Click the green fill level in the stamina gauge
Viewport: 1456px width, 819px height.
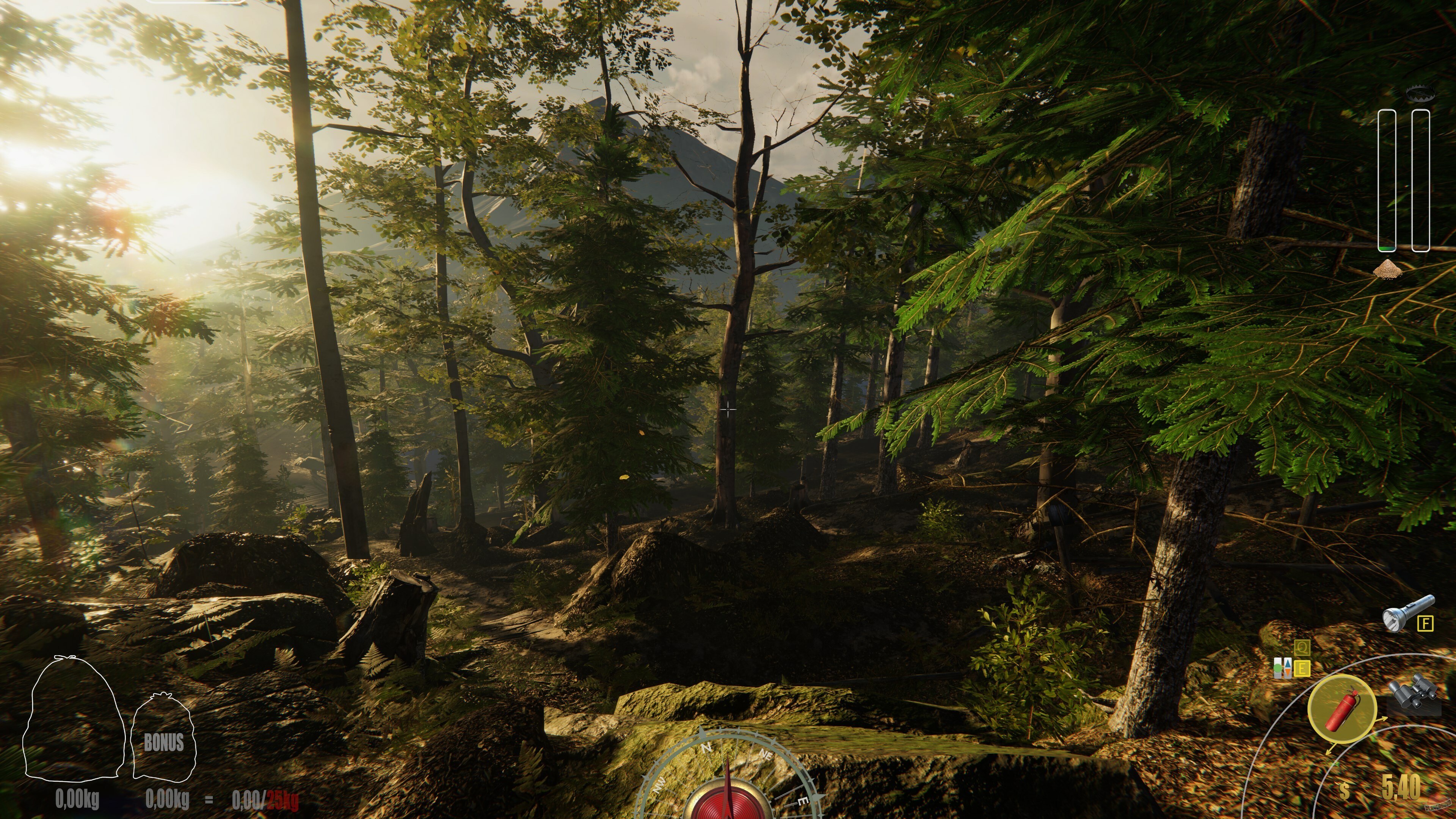click(x=1387, y=248)
